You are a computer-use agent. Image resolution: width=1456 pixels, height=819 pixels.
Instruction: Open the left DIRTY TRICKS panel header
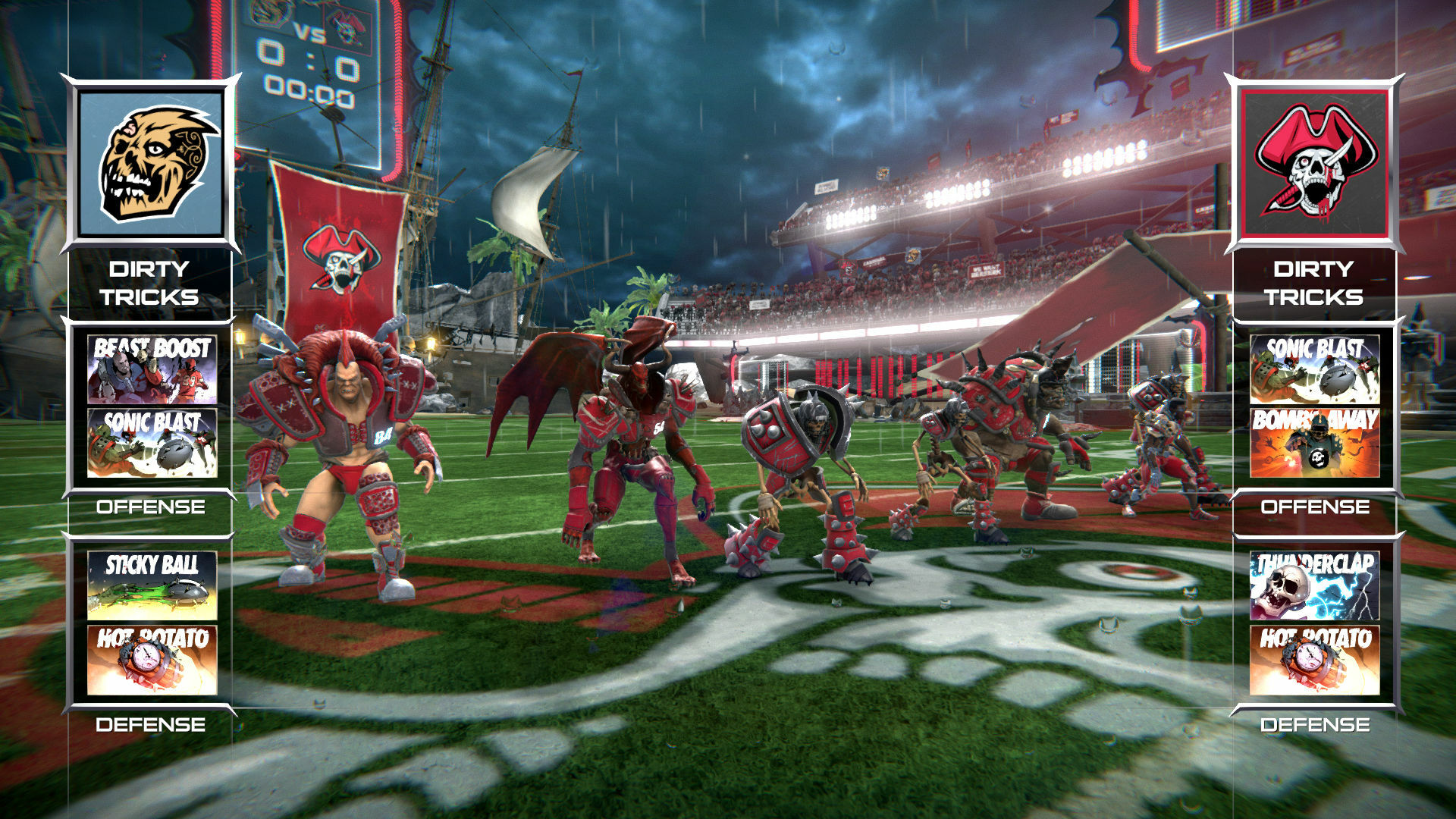coord(149,282)
